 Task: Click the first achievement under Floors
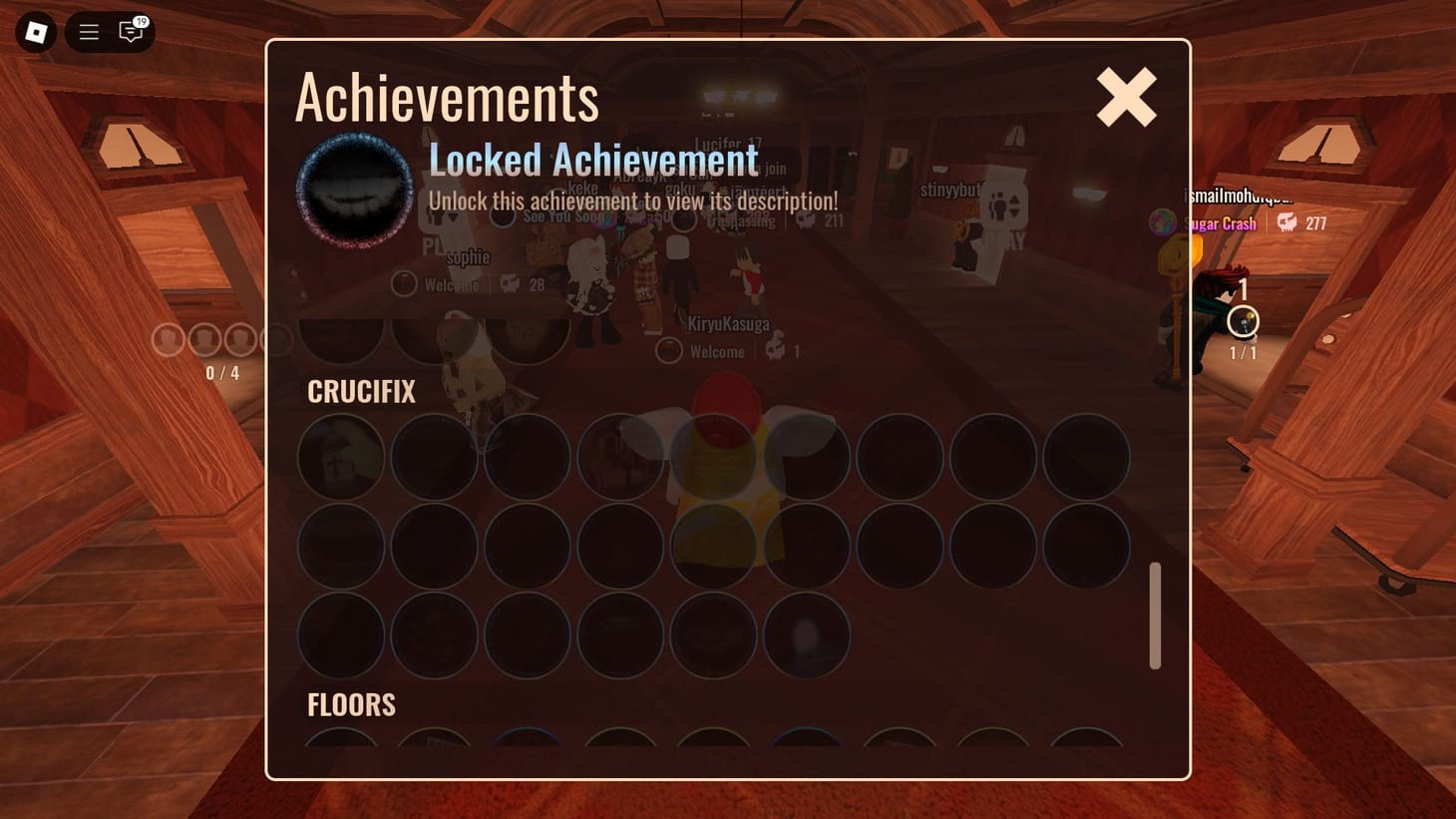341,743
